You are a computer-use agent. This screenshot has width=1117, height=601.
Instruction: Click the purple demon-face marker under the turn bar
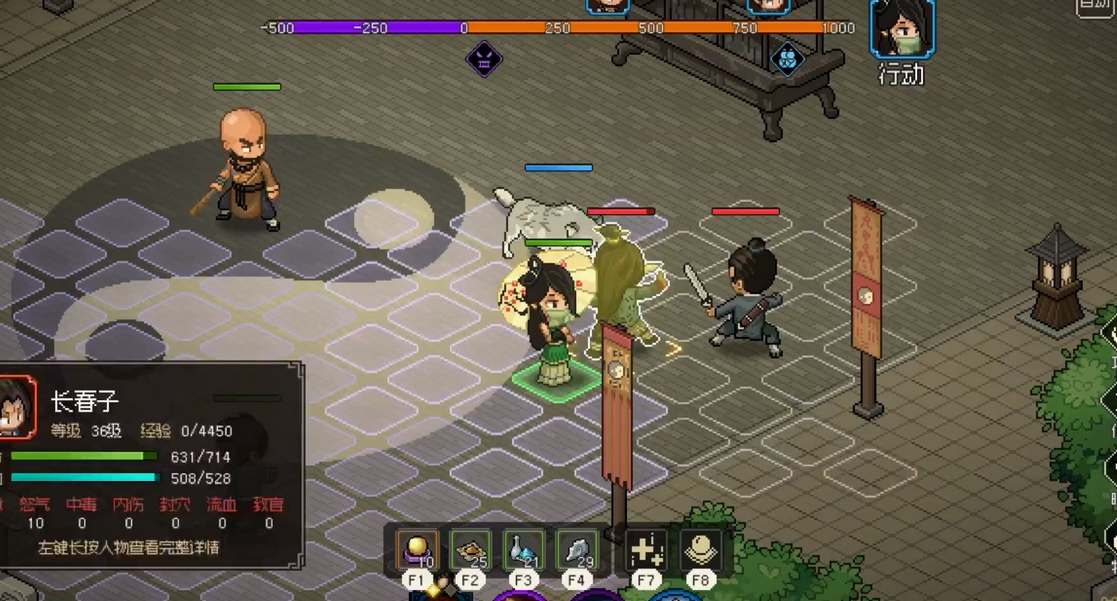click(484, 59)
